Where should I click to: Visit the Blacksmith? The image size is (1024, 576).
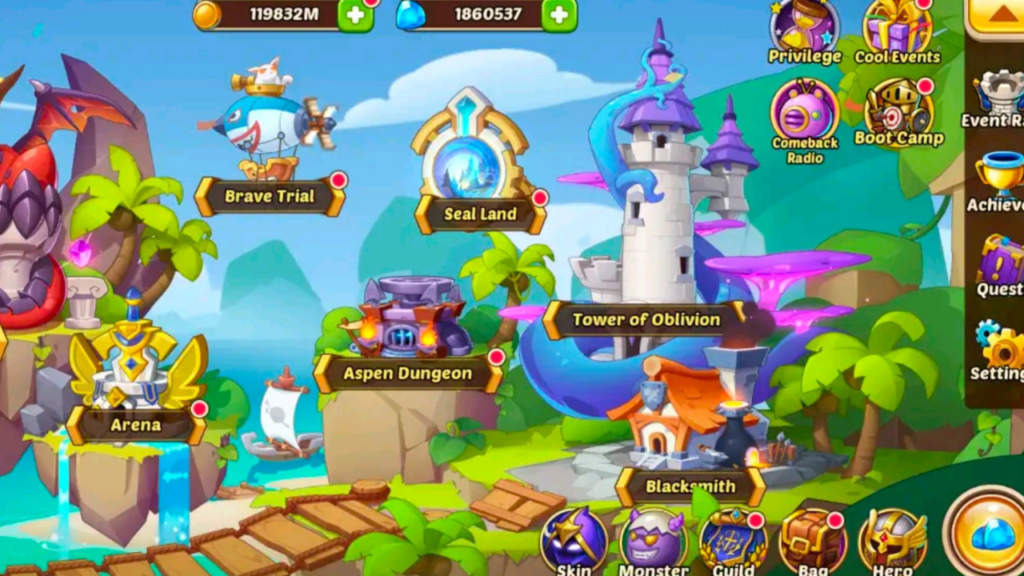click(690, 487)
